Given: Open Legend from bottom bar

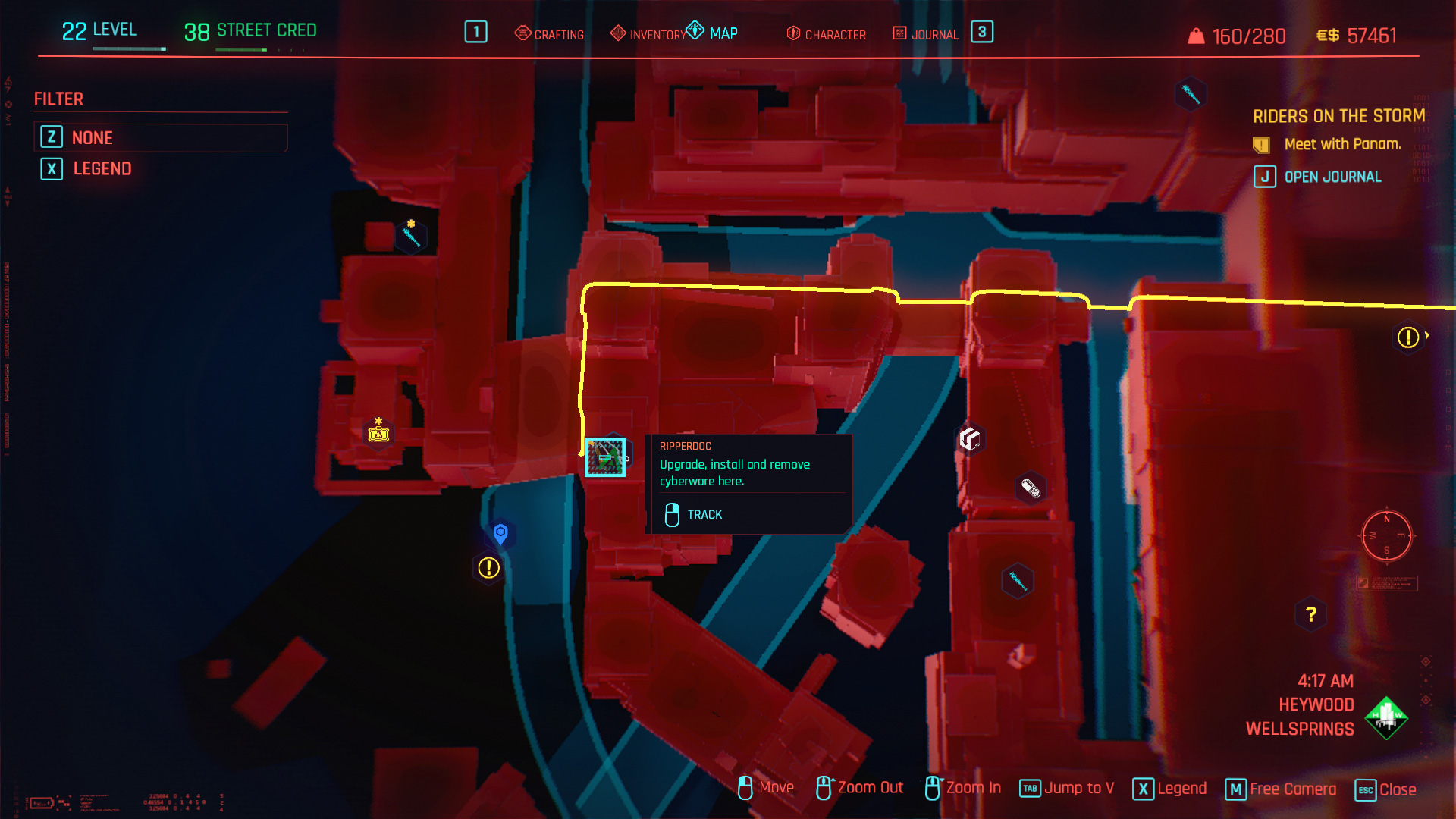Looking at the screenshot, I should pos(1169,789).
